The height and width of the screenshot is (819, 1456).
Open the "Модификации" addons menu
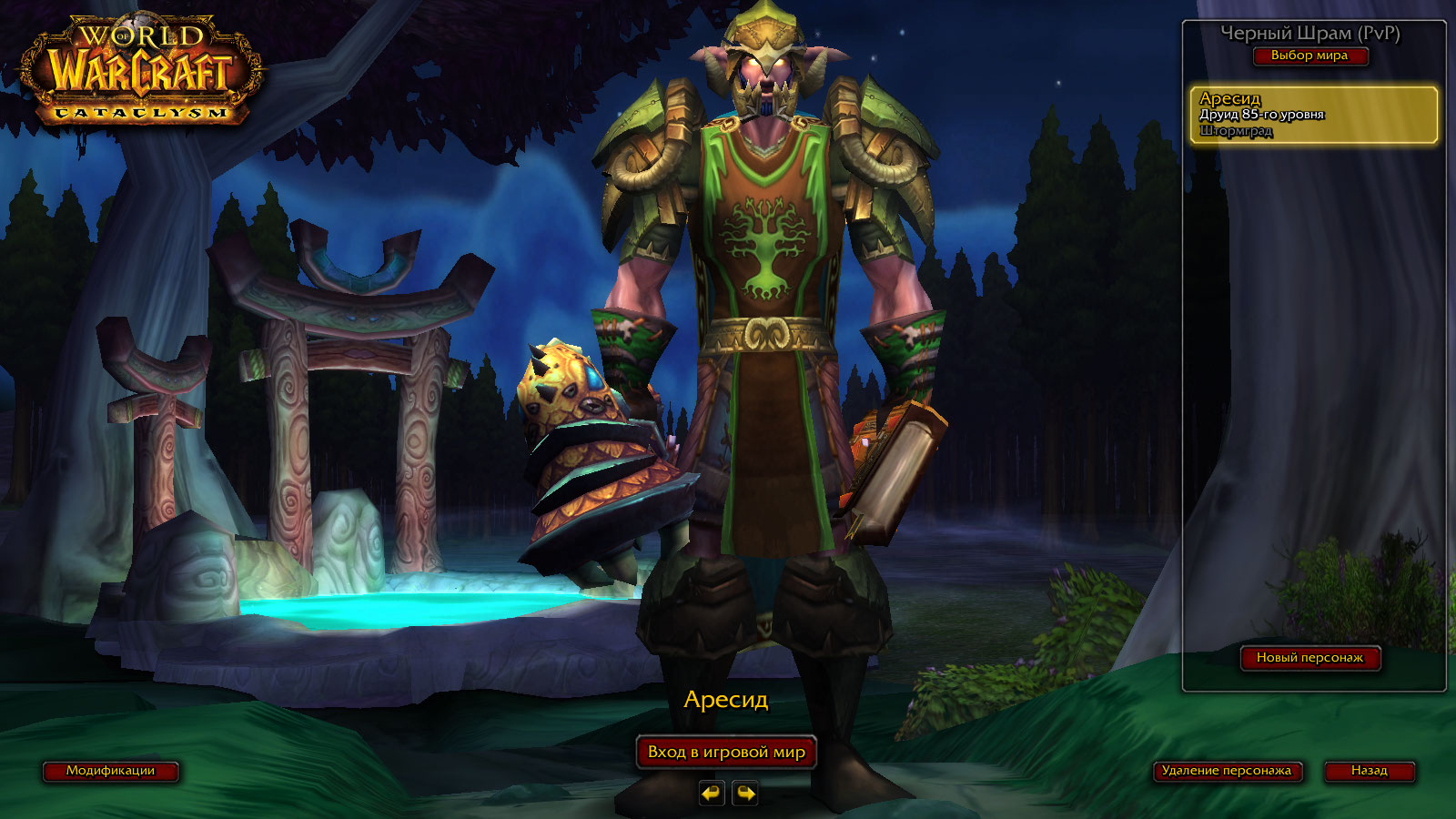pos(110,771)
